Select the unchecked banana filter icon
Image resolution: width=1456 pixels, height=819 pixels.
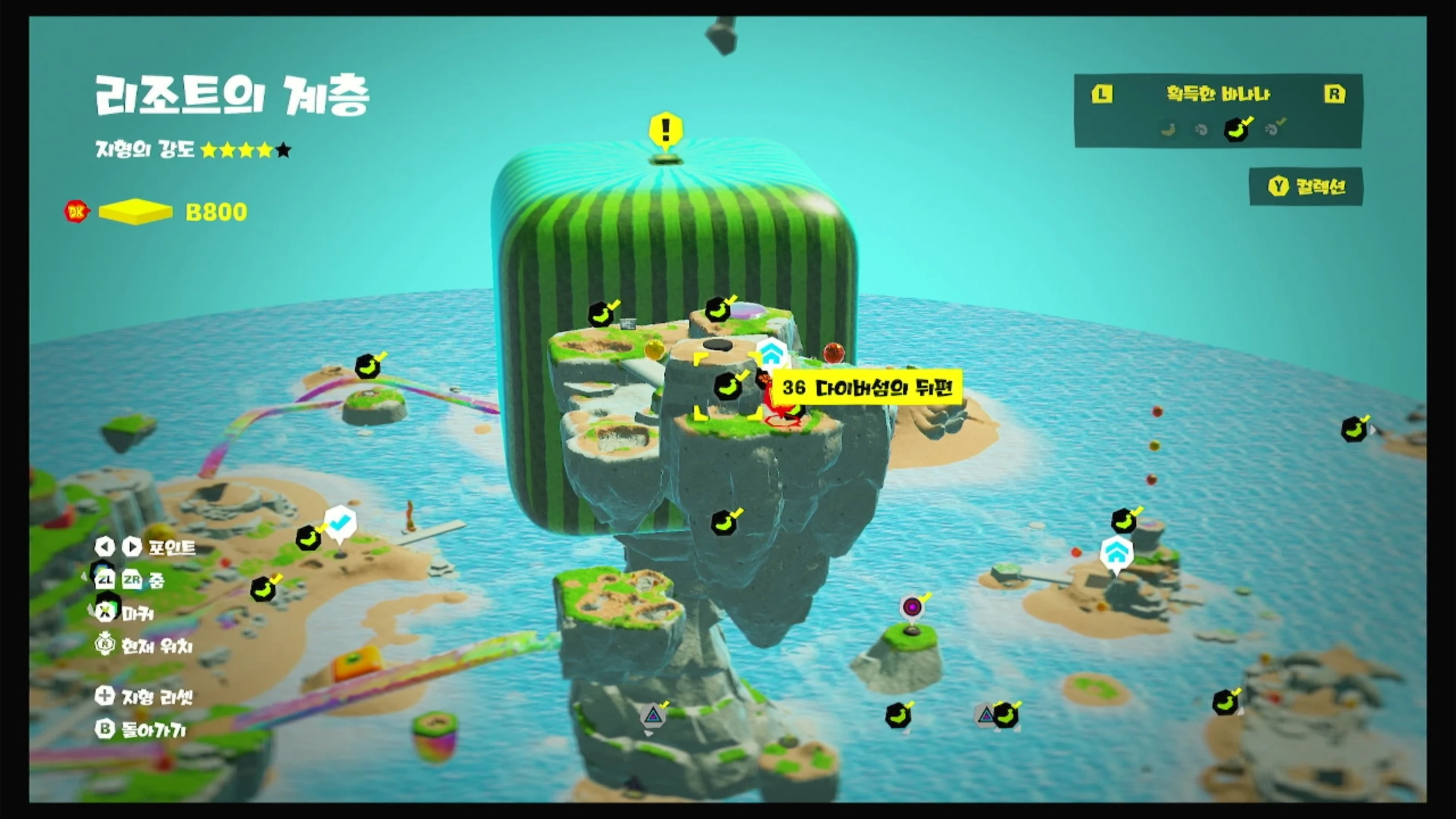tap(1168, 130)
